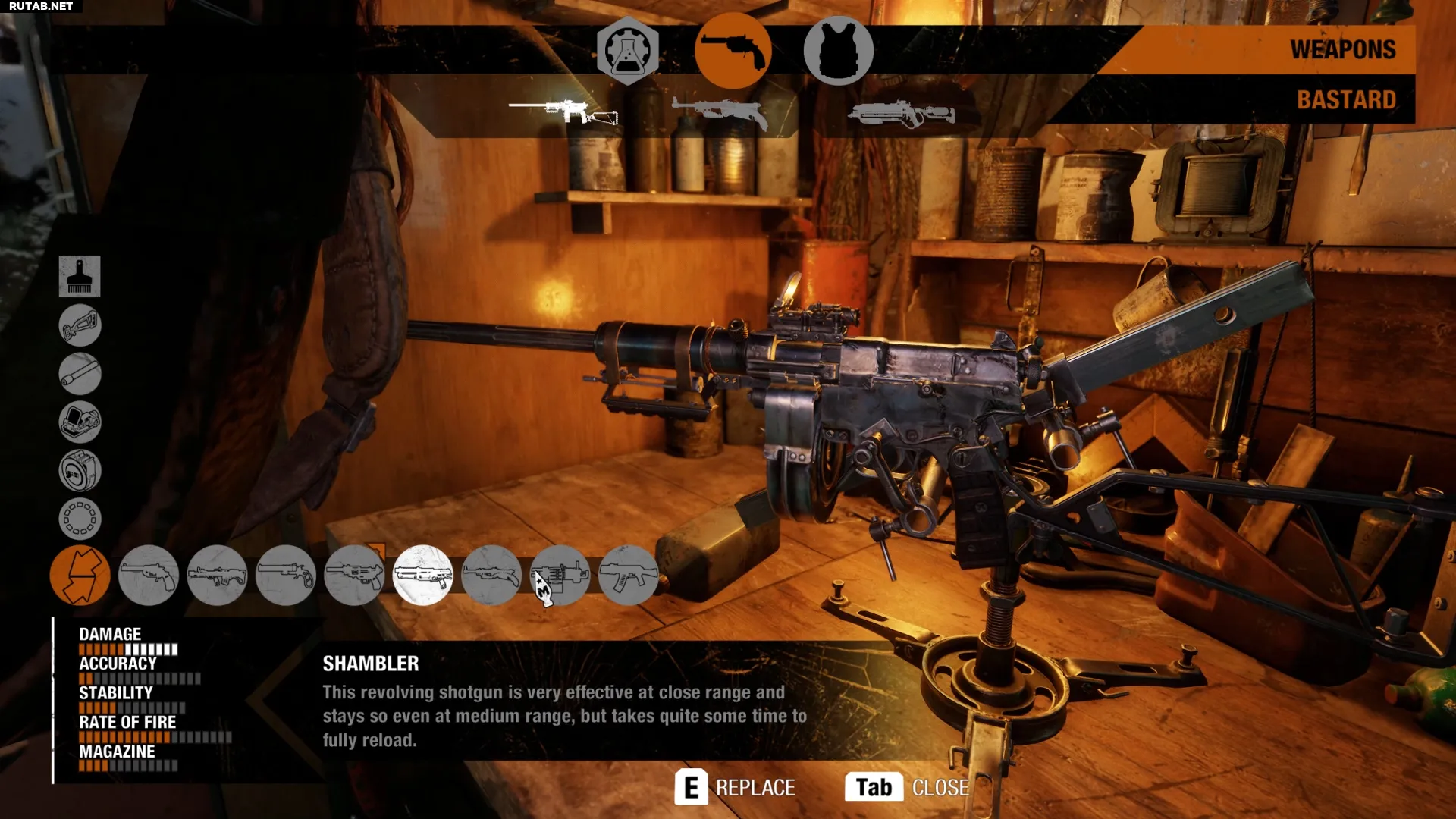1456x819 pixels.
Task: Choose the Gatling gun weapon icon
Action: click(560, 576)
